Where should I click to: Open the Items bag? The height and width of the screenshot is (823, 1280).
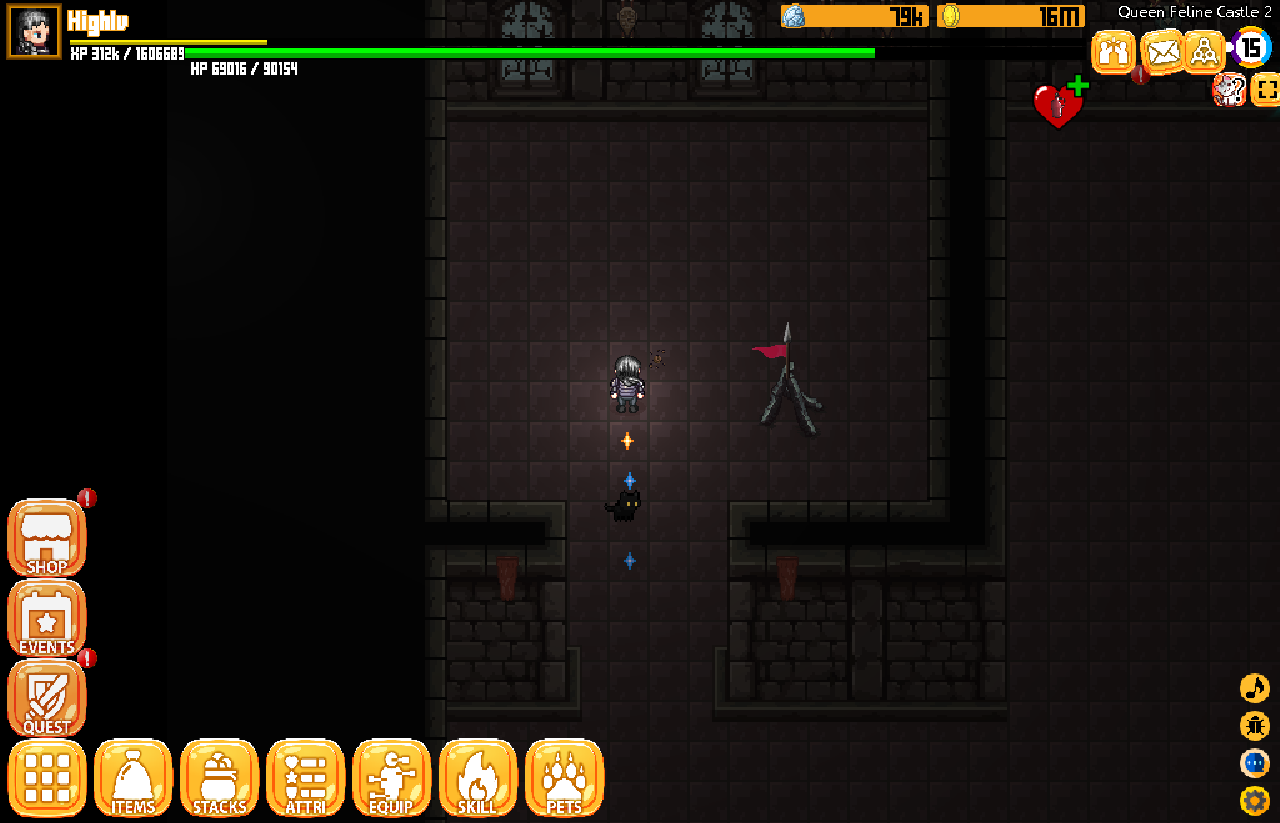133,778
